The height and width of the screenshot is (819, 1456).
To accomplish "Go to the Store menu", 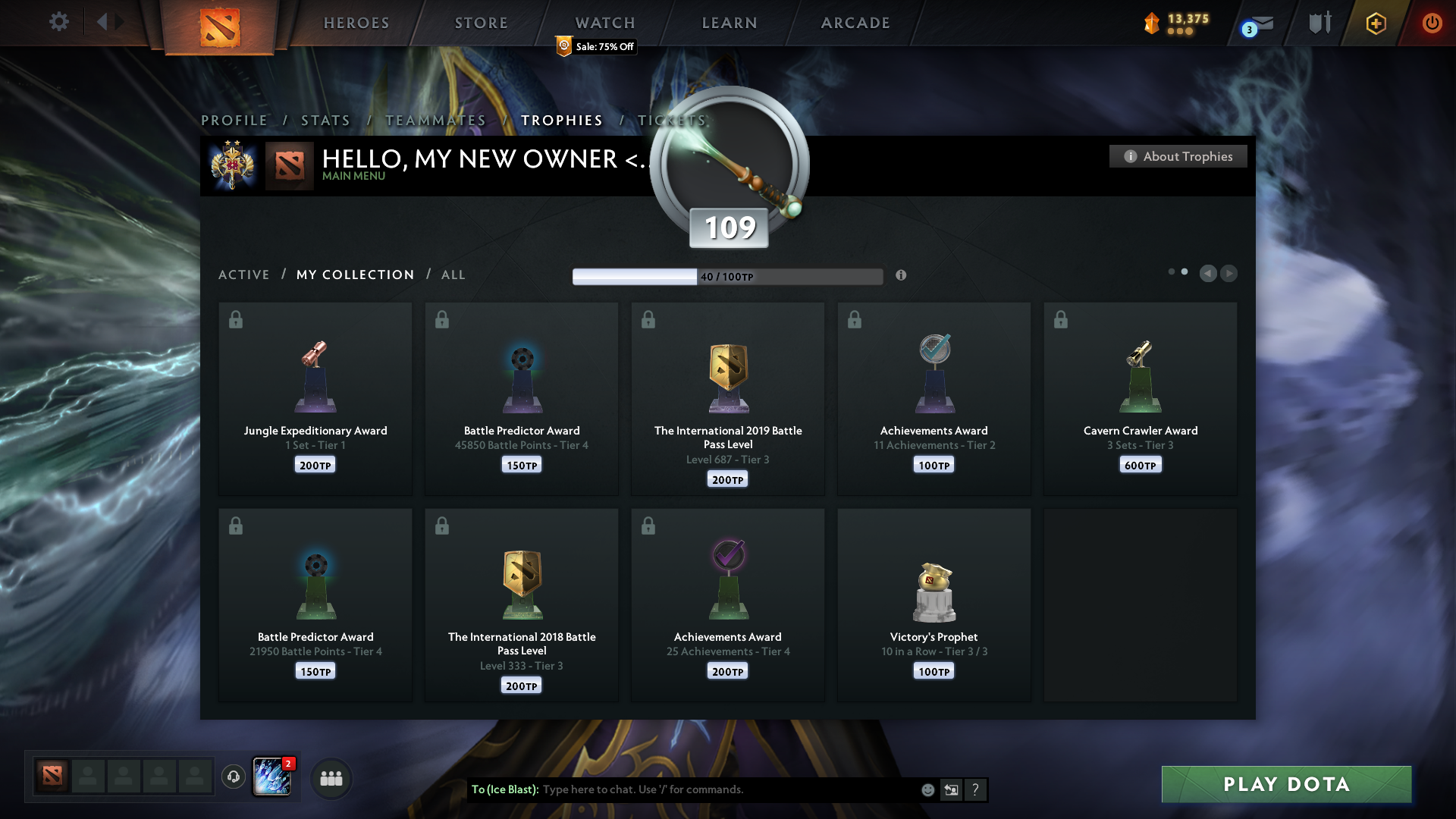I will (x=482, y=23).
